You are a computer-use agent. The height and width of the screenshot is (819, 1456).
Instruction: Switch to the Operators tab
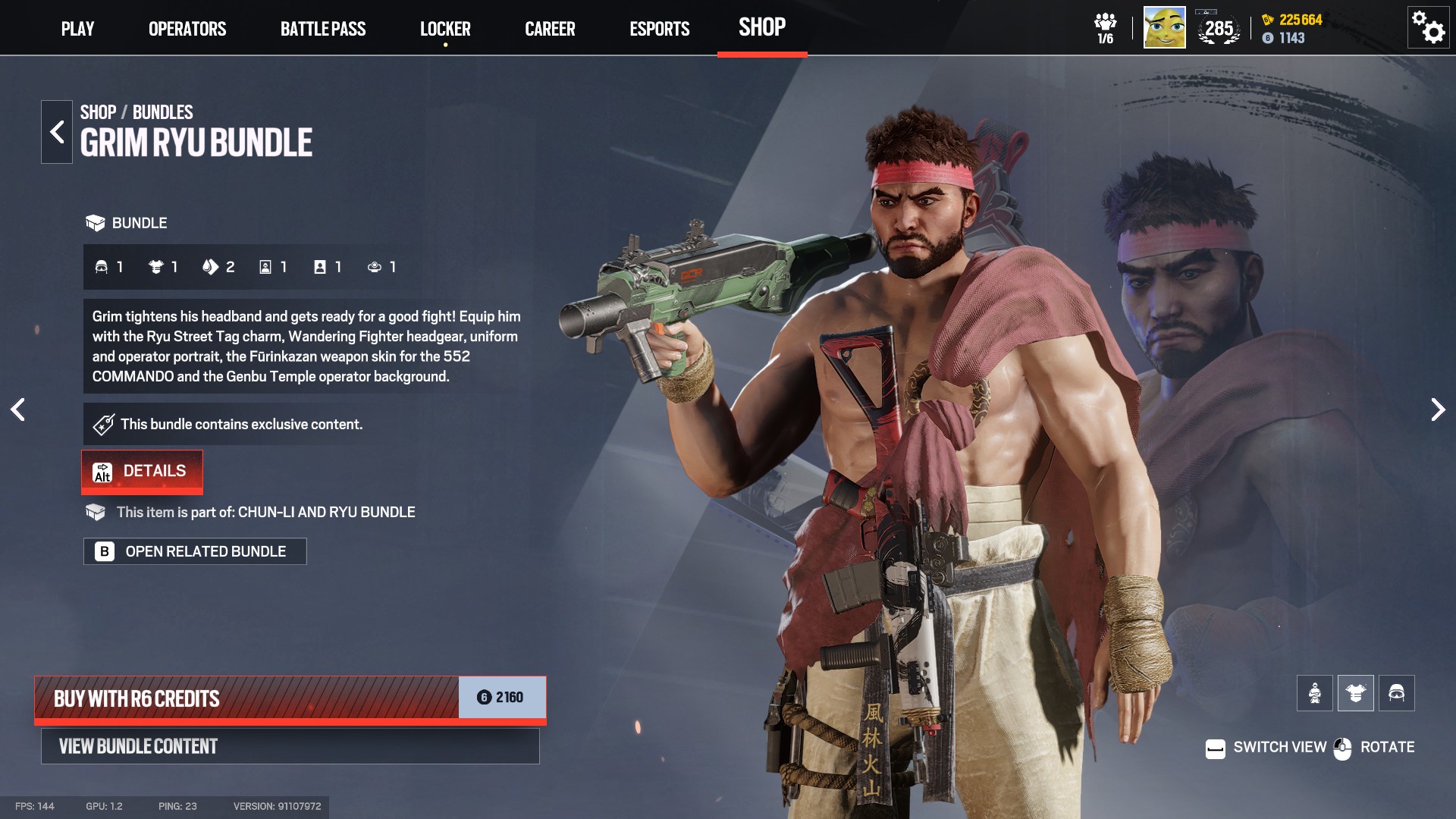[x=187, y=29]
